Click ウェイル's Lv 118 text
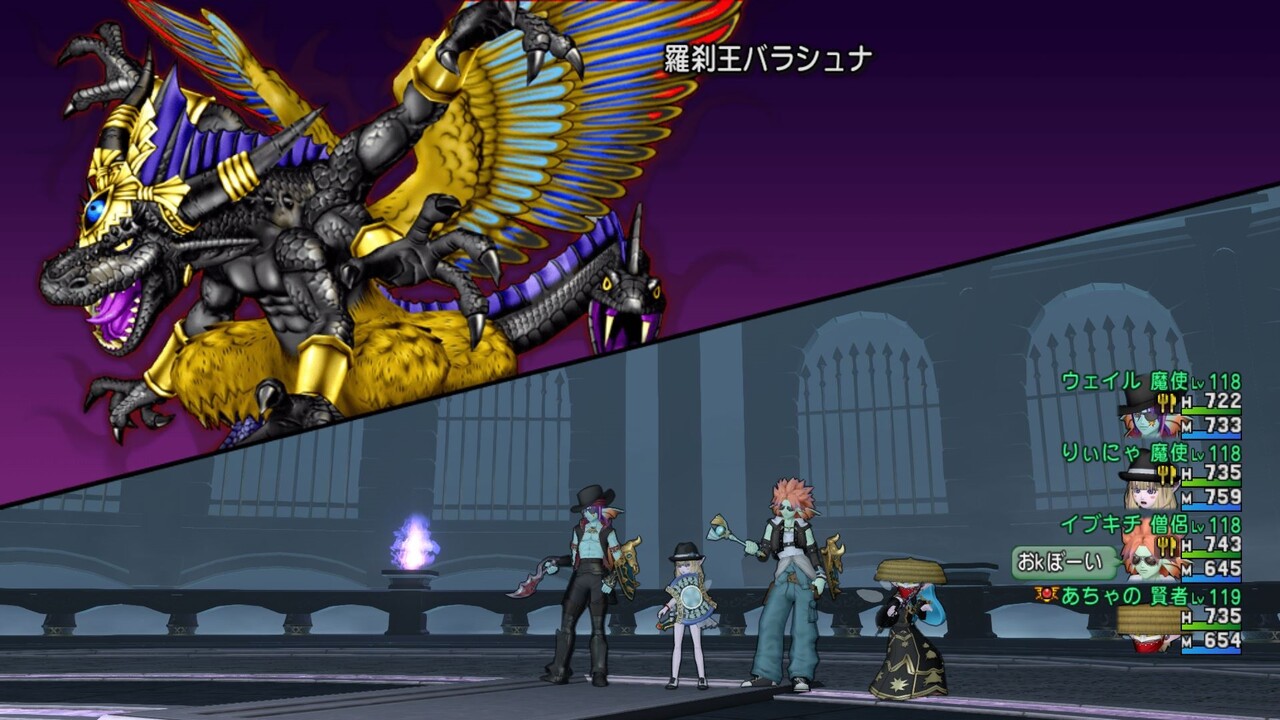This screenshot has width=1280, height=720. (1218, 380)
